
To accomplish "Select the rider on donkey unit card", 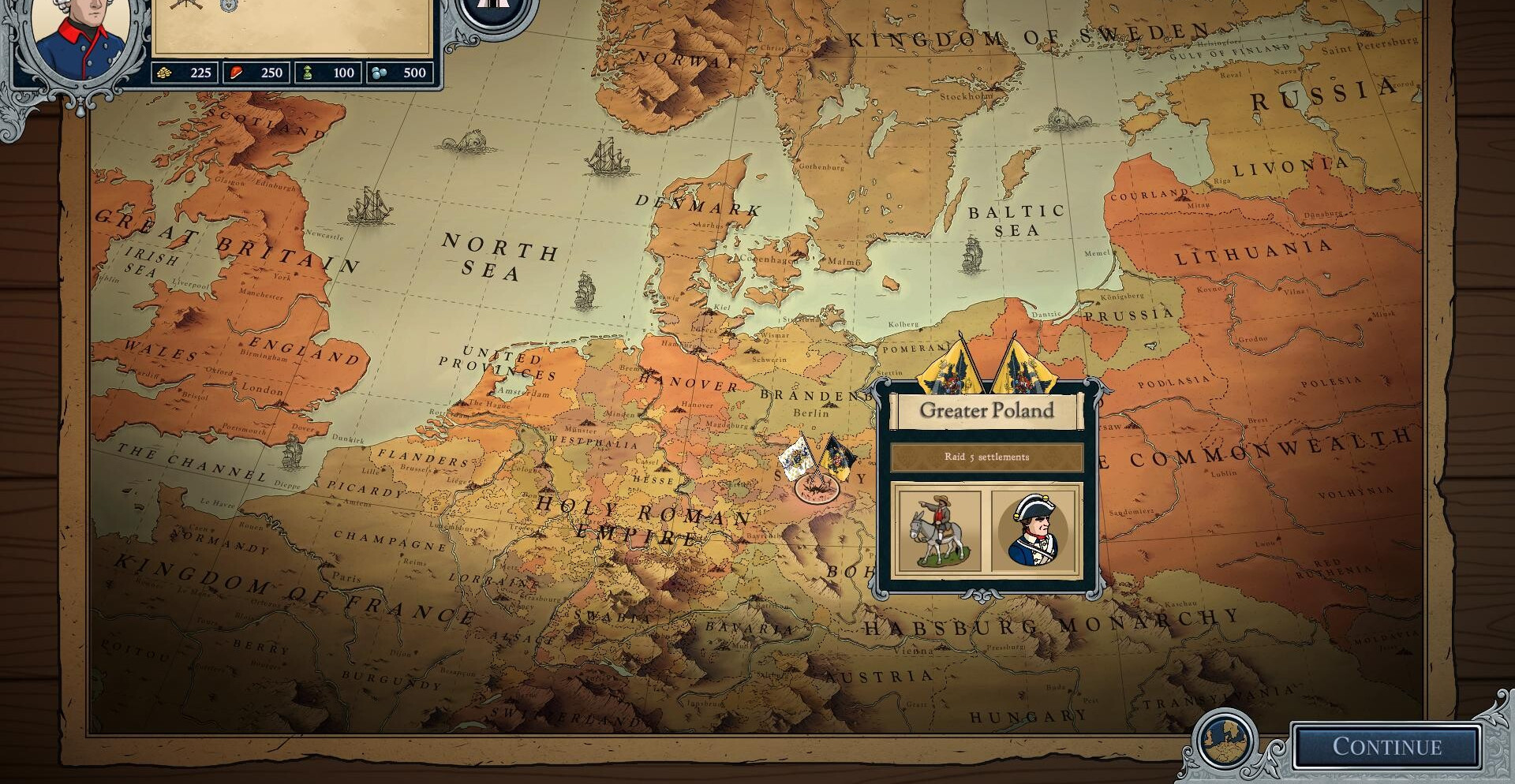I will click(x=939, y=530).
